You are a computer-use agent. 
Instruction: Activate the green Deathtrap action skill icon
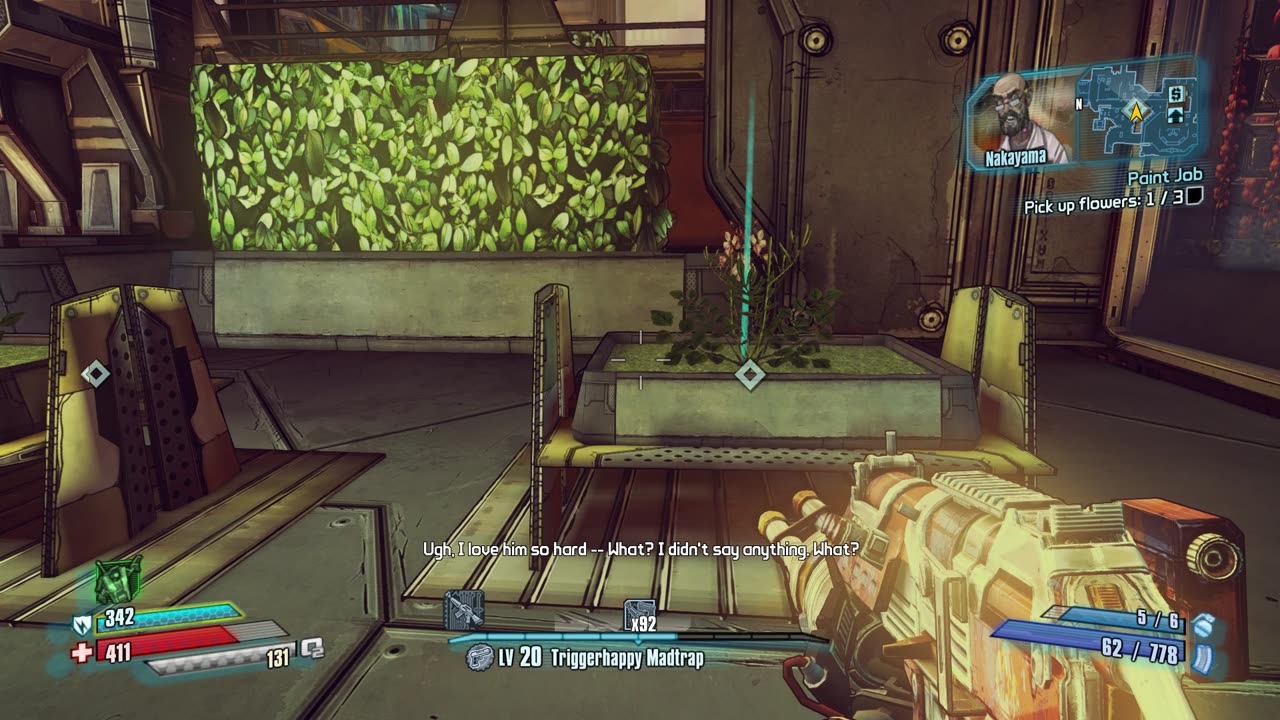point(118,580)
